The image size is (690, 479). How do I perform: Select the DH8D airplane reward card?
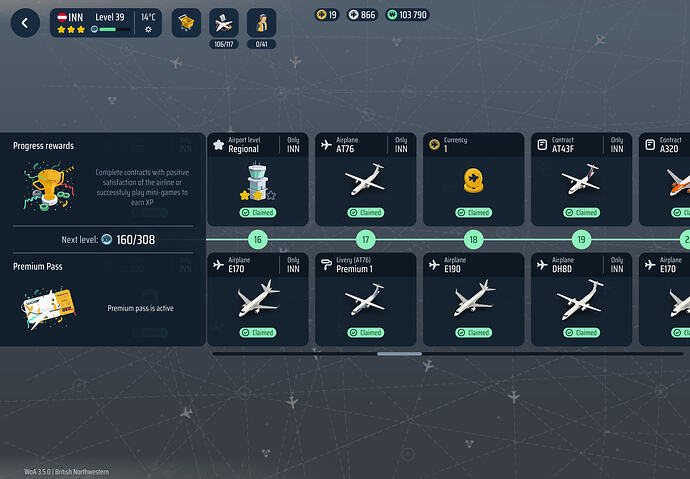click(x=581, y=299)
